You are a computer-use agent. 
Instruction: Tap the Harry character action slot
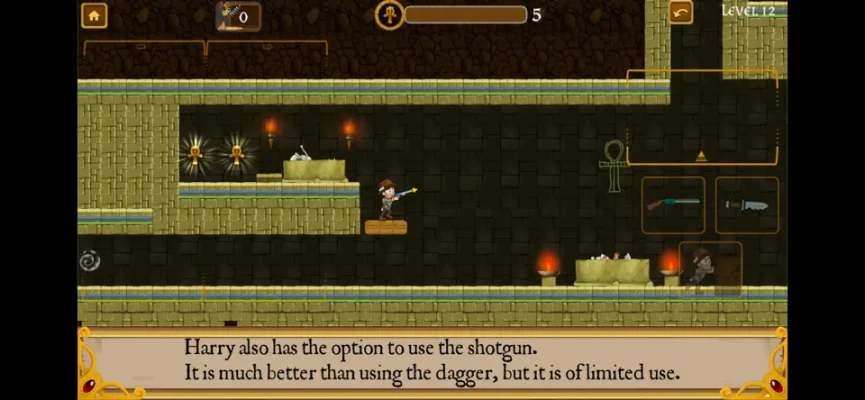[x=709, y=268]
